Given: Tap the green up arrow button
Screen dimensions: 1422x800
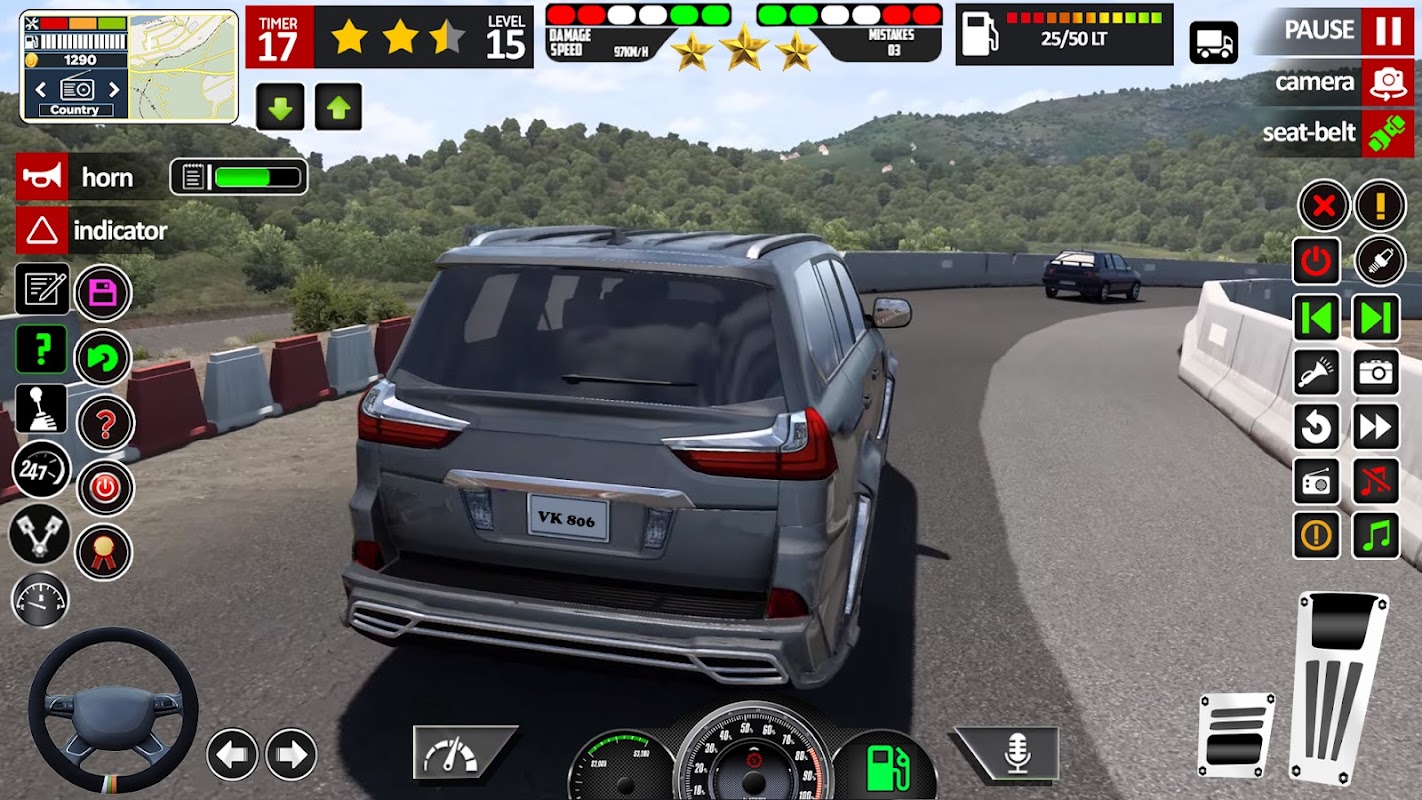Looking at the screenshot, I should (338, 107).
